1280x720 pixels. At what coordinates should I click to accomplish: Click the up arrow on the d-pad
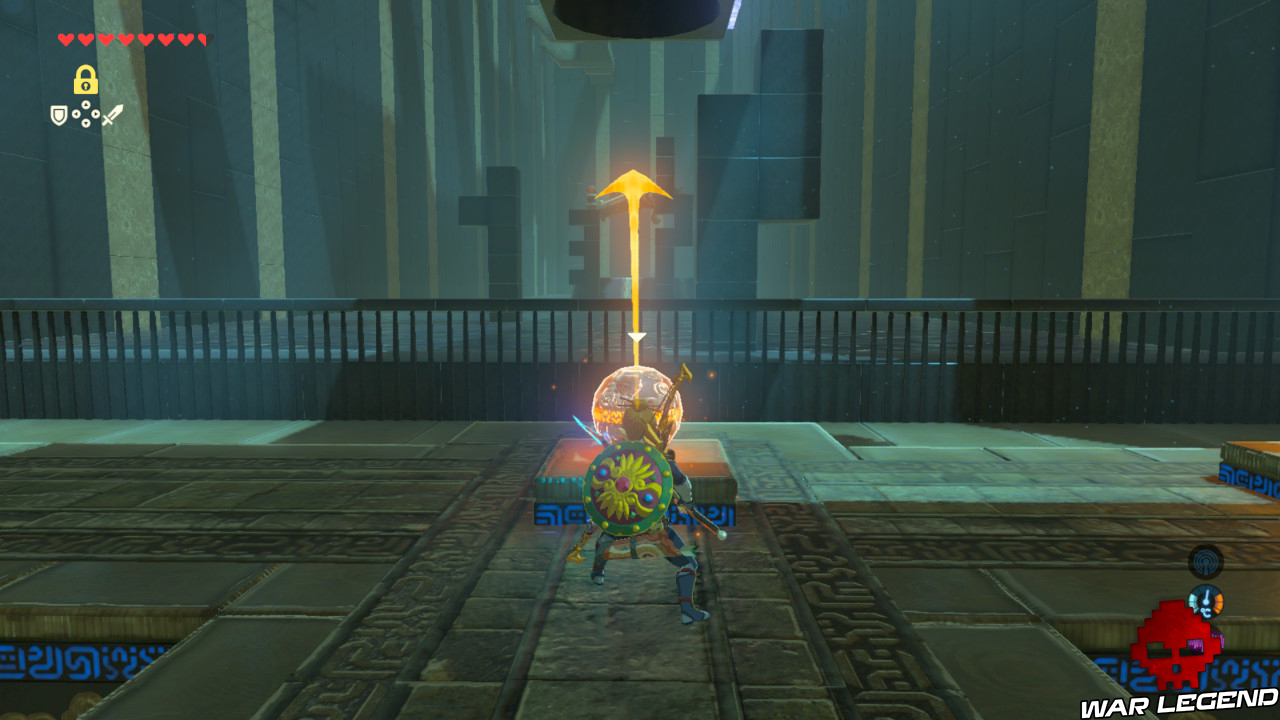coord(86,104)
